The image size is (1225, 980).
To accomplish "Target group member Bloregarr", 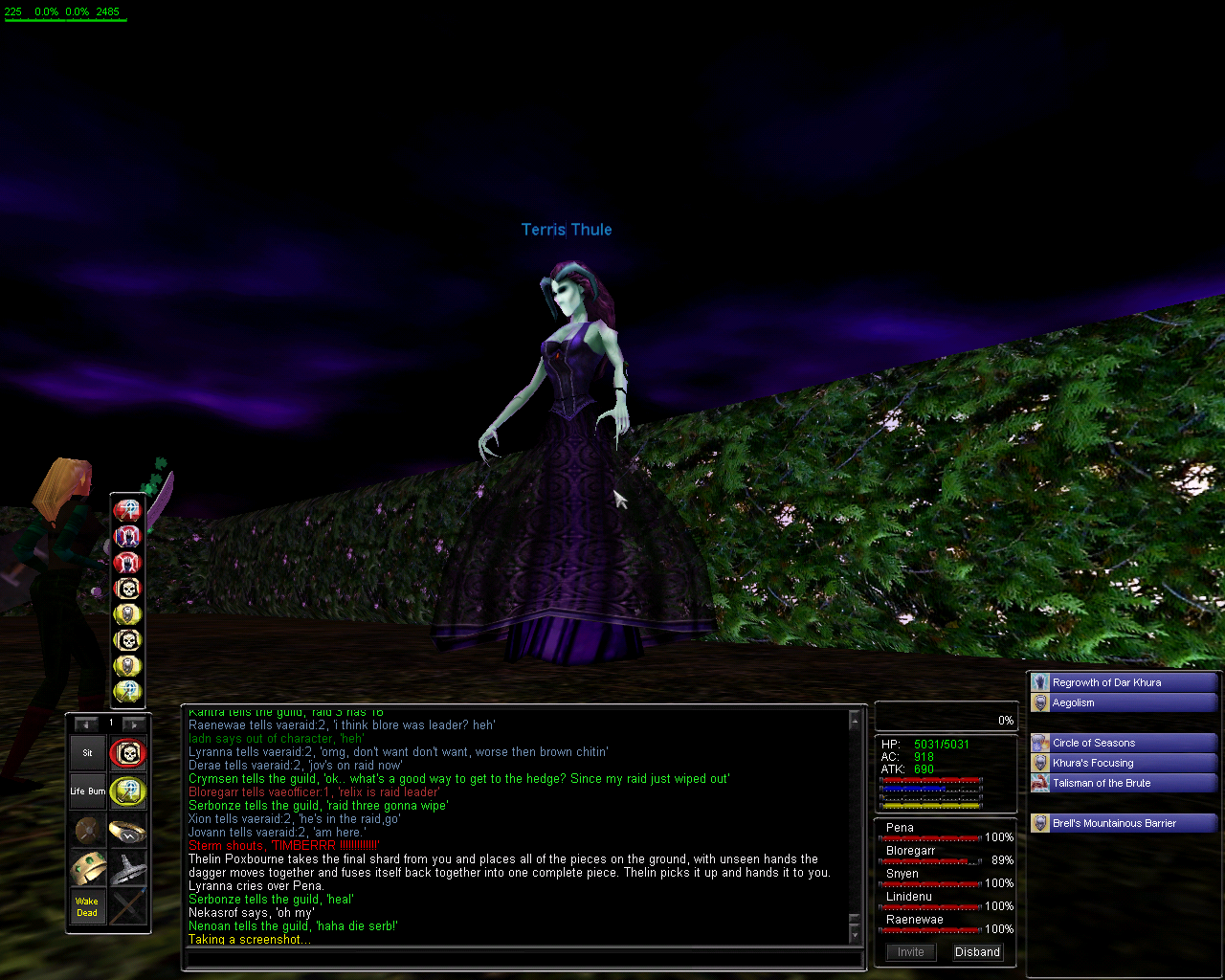I will (910, 851).
